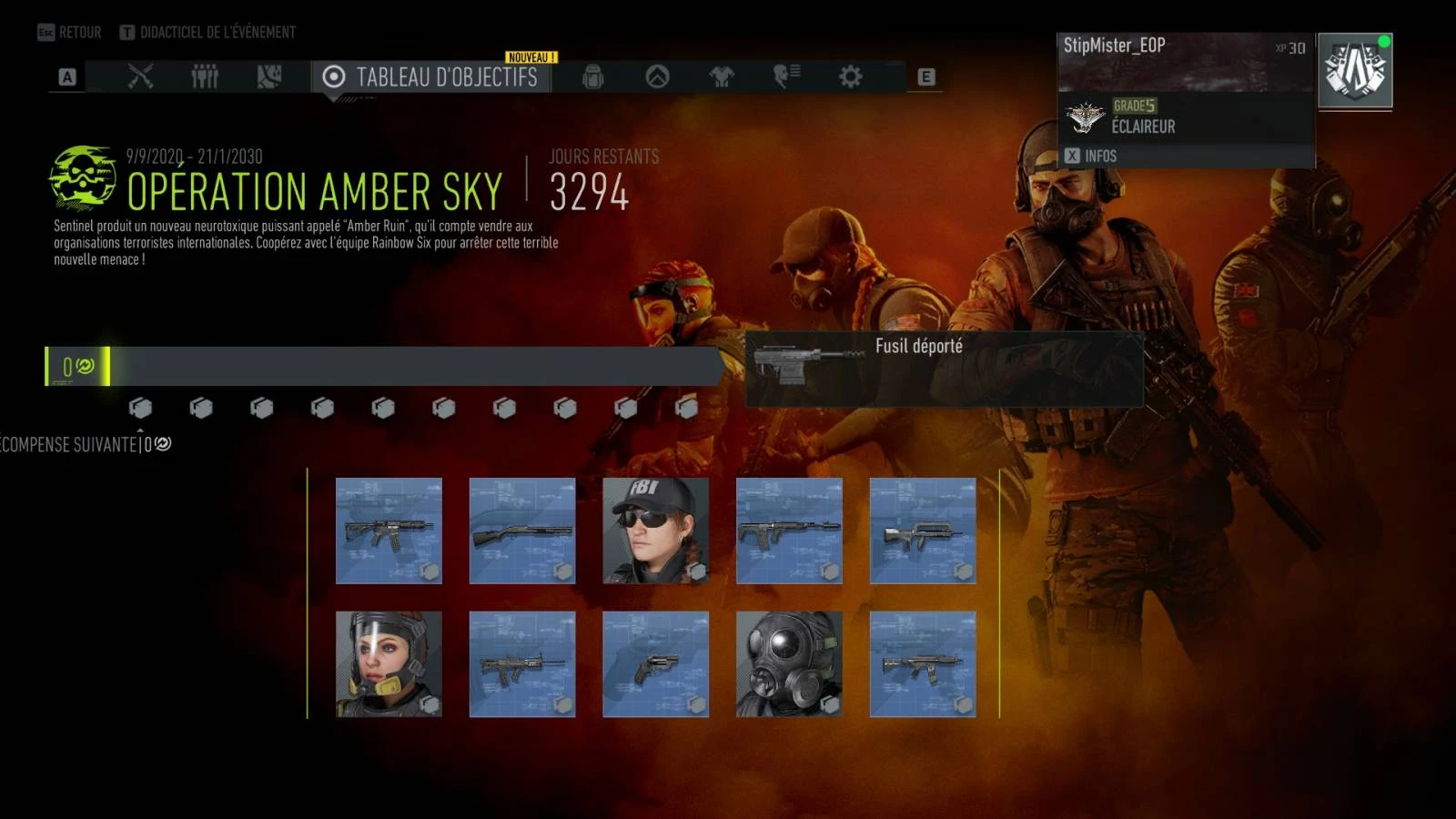Open the map icon in the navigation bar
The image size is (1456, 819).
click(x=268, y=76)
